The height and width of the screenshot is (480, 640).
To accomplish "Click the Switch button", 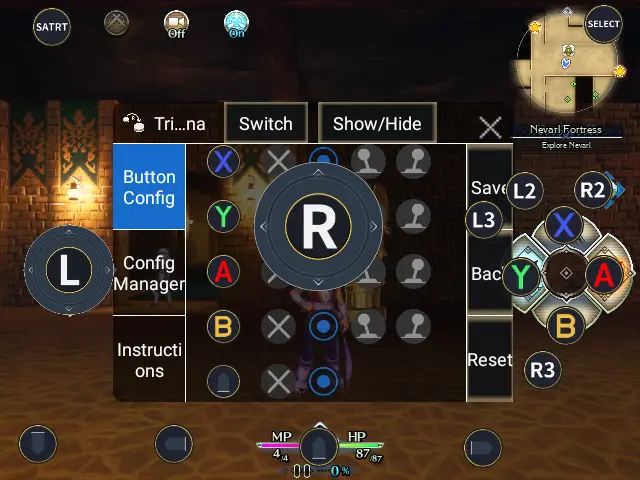I will (266, 124).
